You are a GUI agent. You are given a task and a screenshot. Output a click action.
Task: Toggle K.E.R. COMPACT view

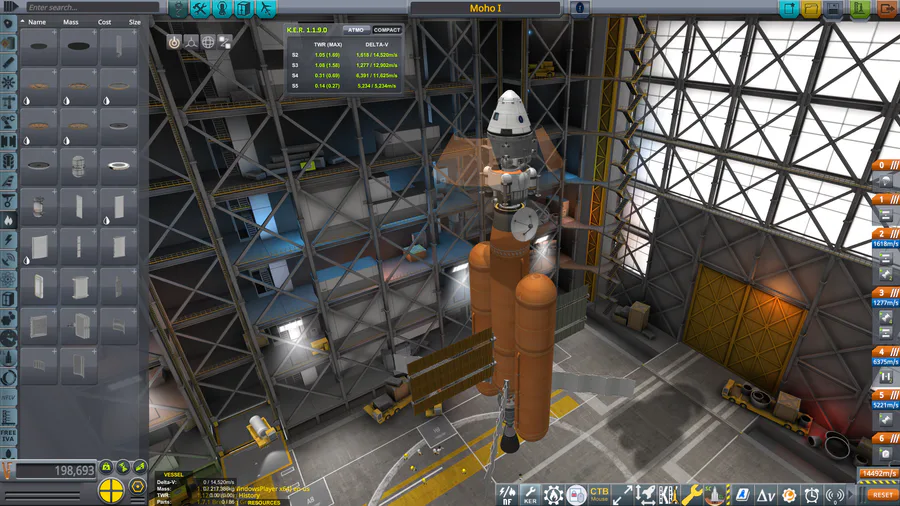(386, 30)
